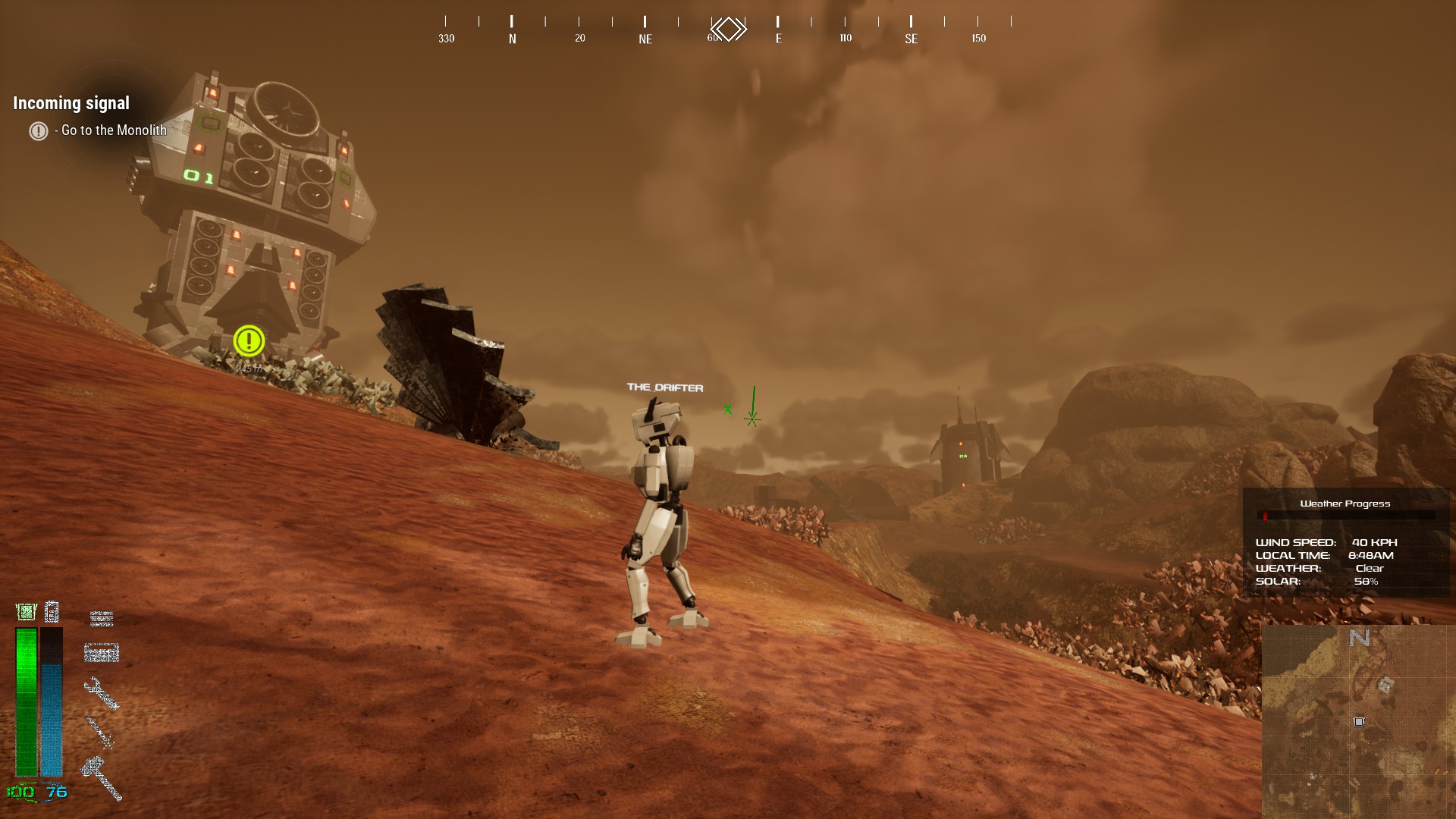
Task: Open the minimap in the corner
Action: tap(1358, 721)
